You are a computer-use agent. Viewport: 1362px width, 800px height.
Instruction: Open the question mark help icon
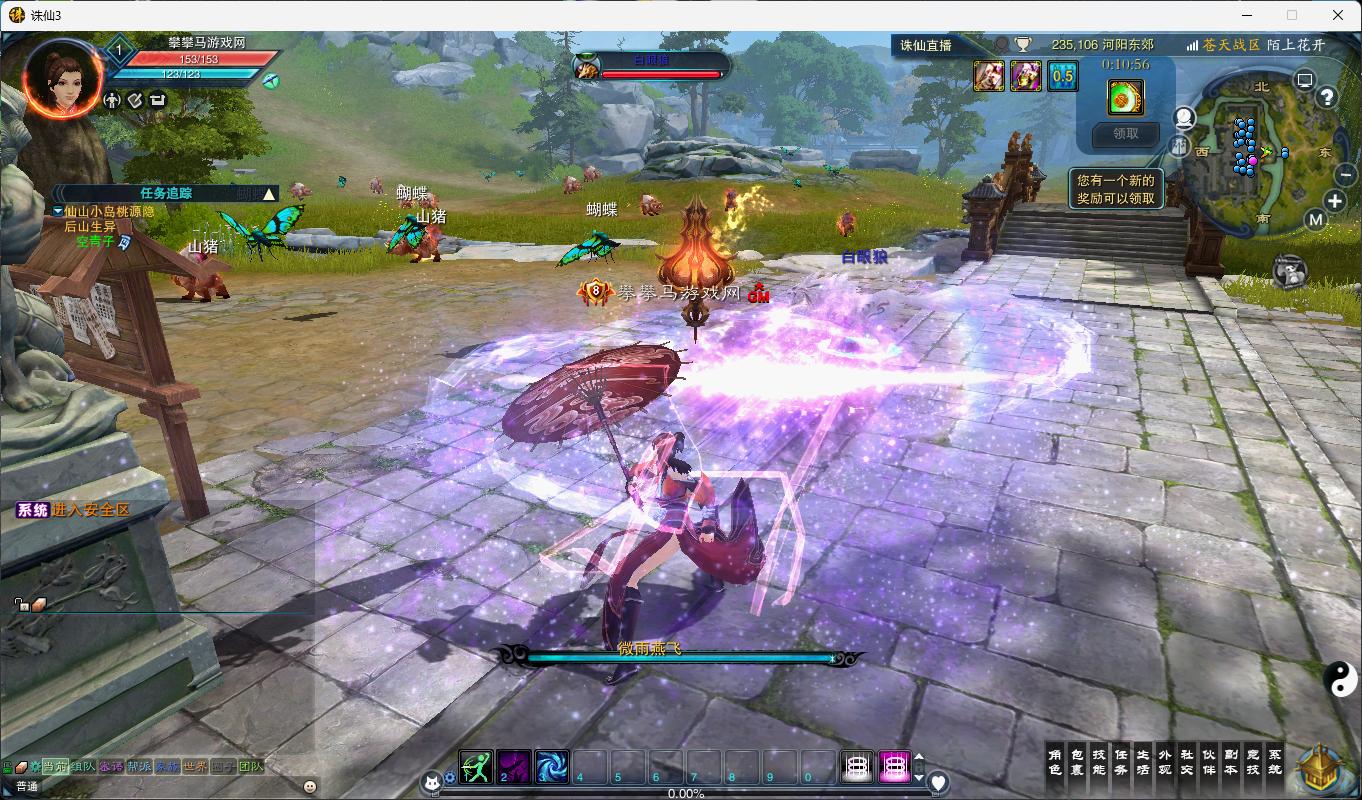(x=1327, y=97)
